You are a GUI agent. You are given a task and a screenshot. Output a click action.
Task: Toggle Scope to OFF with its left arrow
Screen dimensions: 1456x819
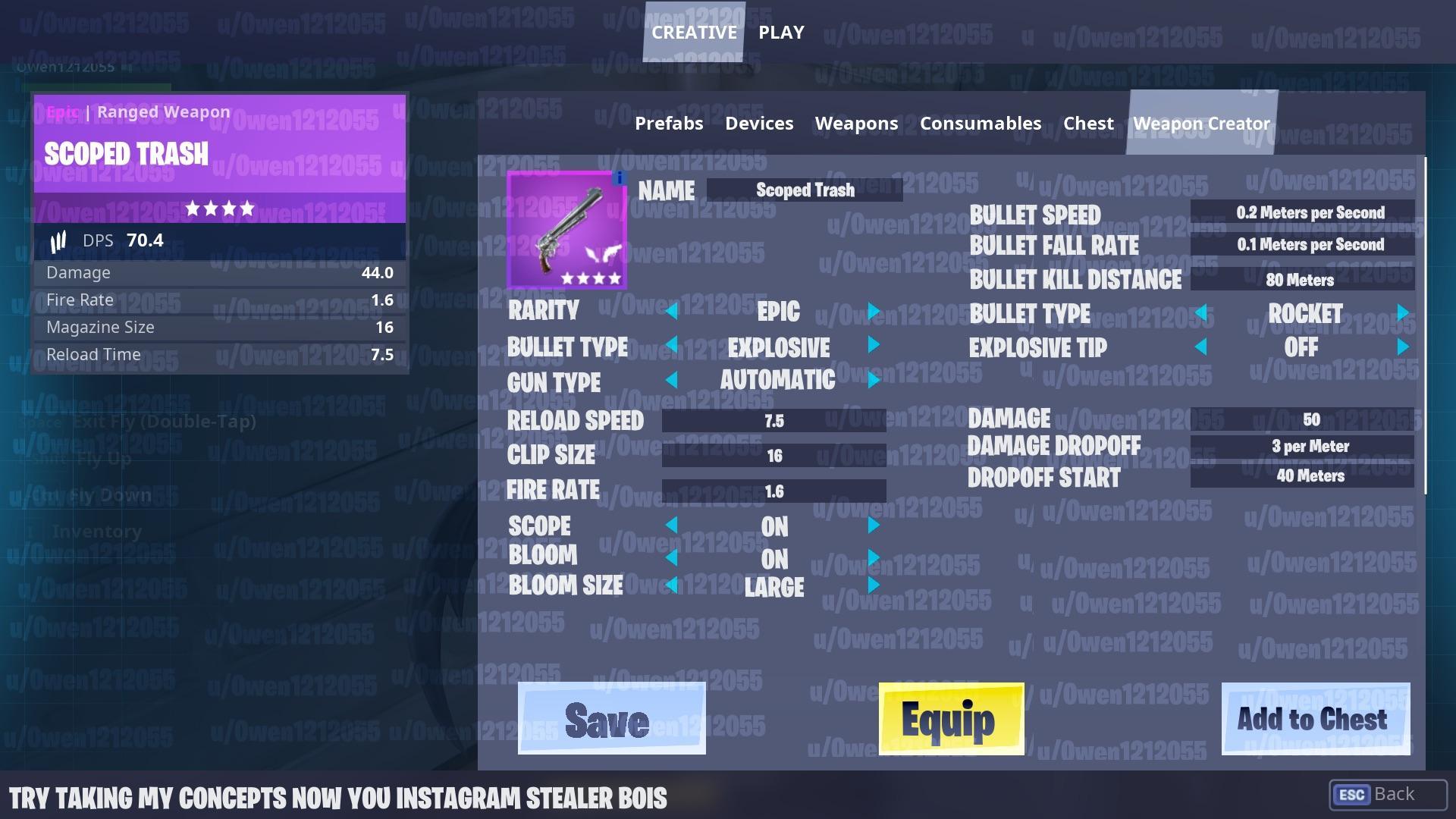[x=673, y=526]
